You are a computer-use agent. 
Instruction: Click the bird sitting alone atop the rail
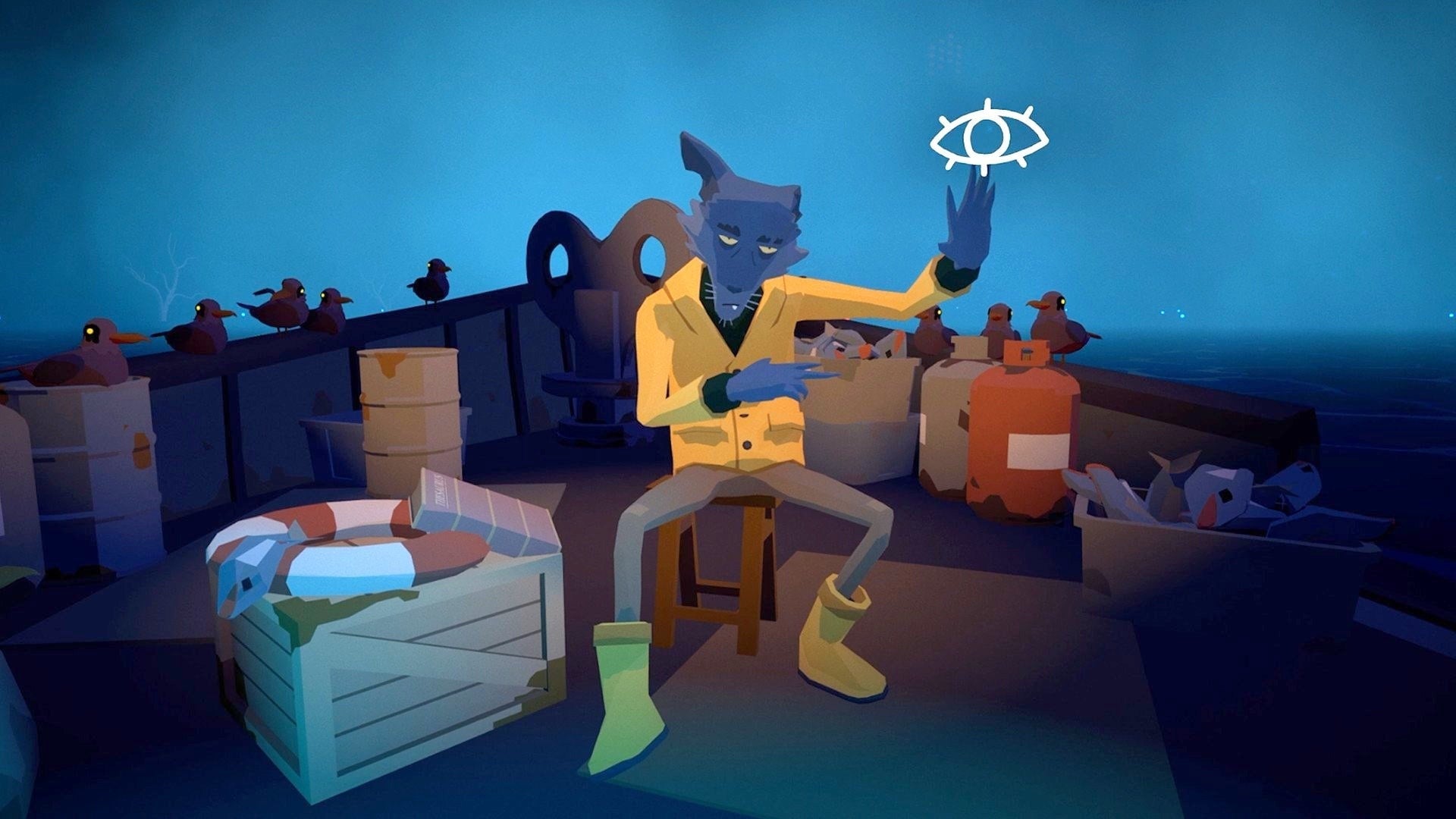click(x=428, y=284)
